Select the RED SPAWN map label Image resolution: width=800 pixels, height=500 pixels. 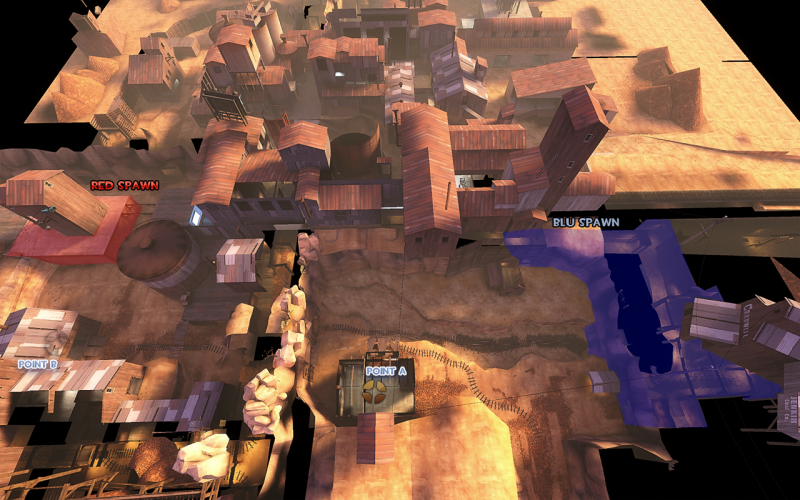125,185
